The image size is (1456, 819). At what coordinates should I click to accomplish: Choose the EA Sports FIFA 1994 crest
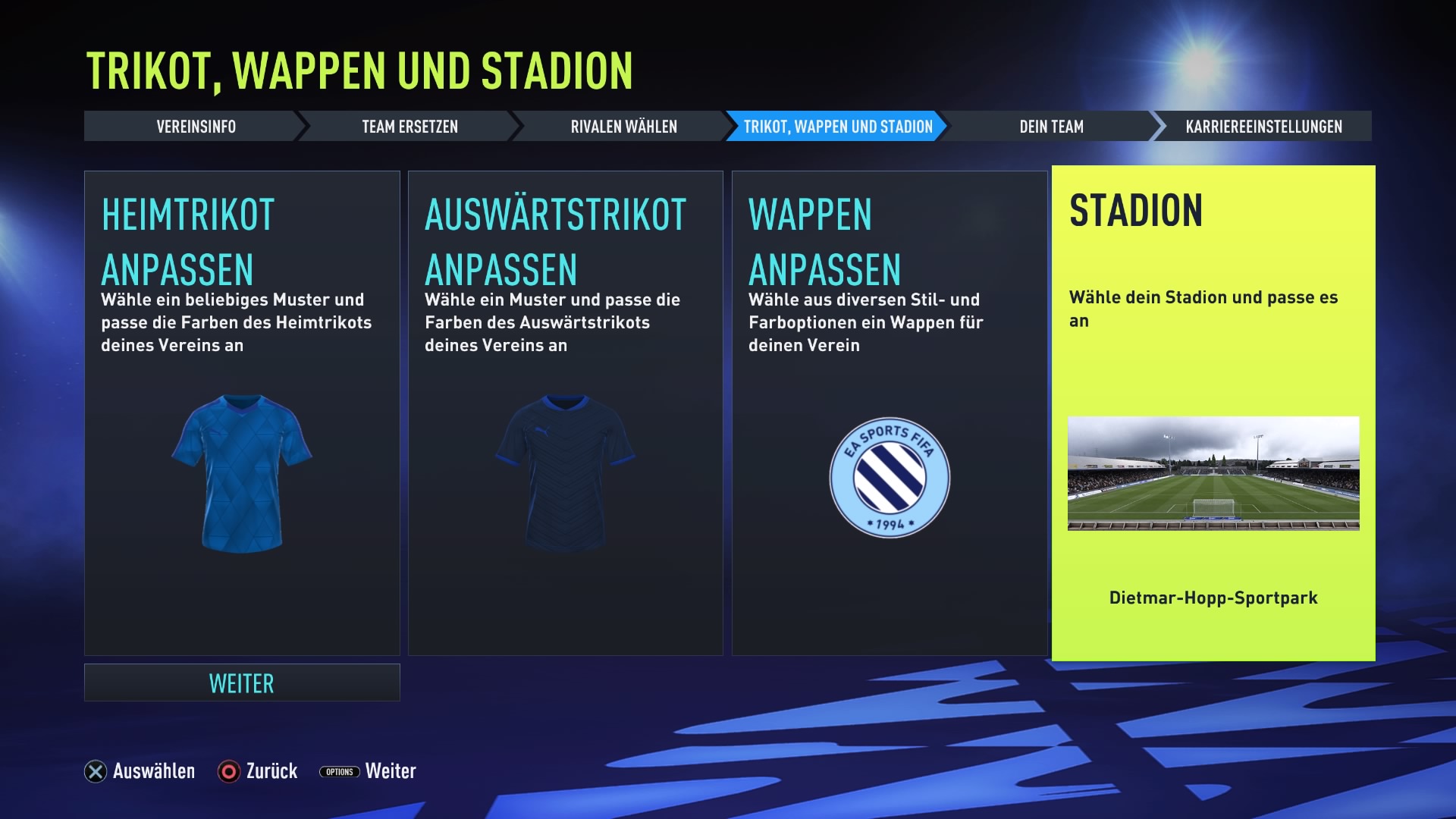[890, 478]
